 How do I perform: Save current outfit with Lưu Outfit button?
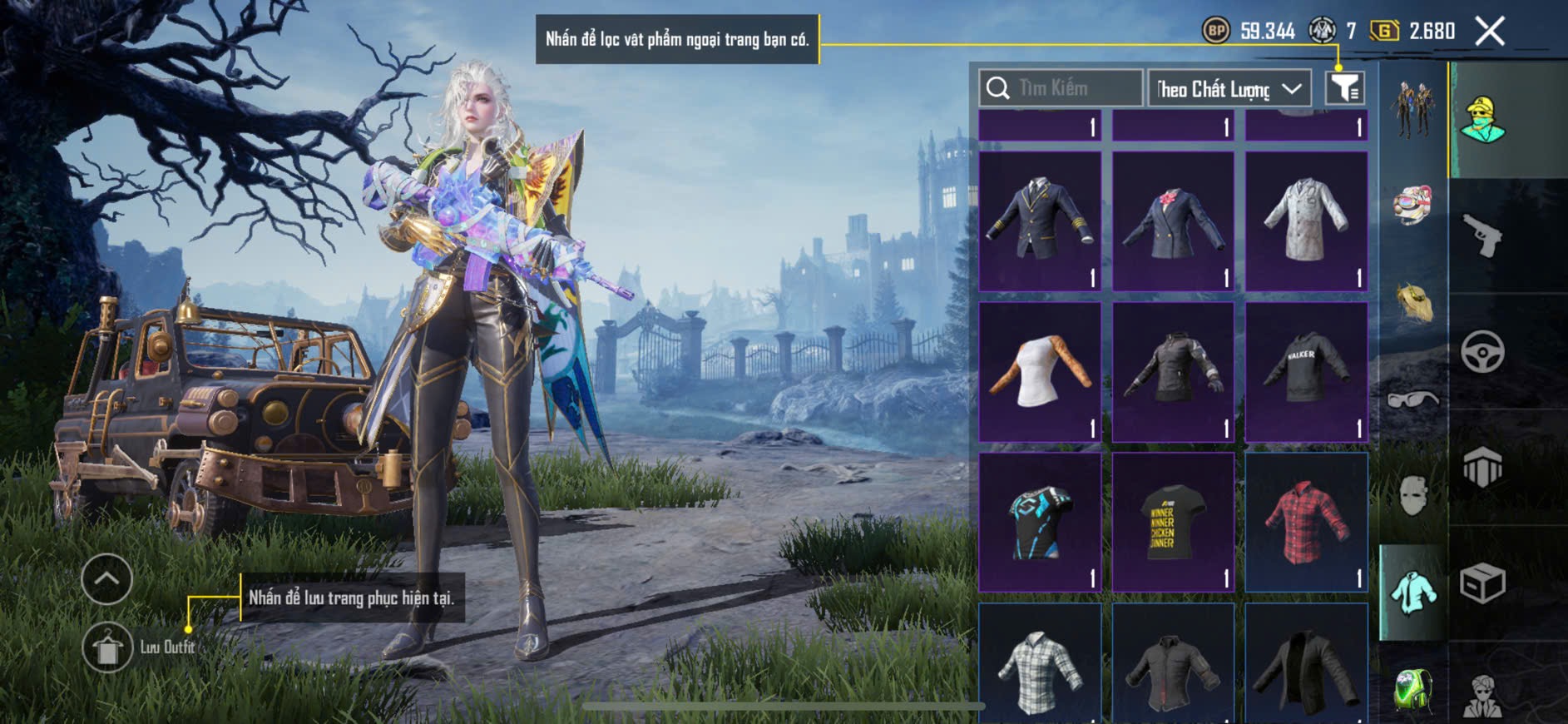click(x=108, y=647)
